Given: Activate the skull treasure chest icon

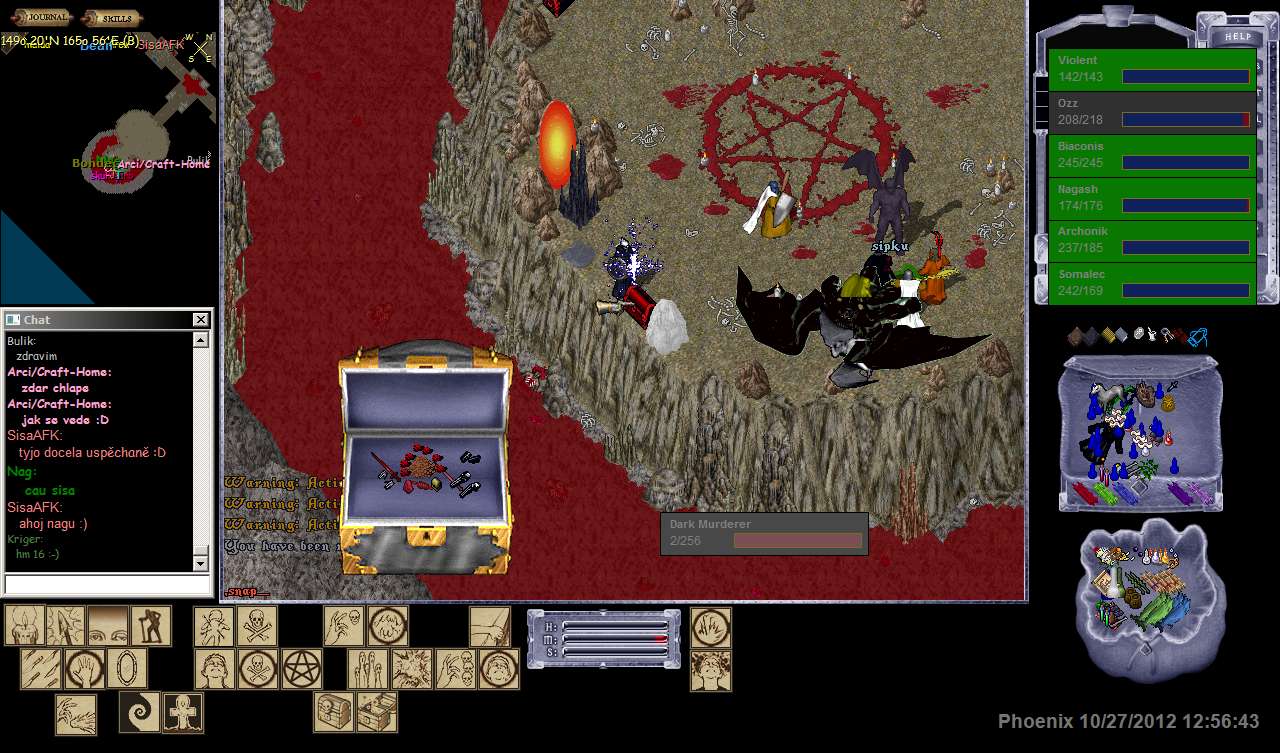Looking at the screenshot, I should coord(334,712).
